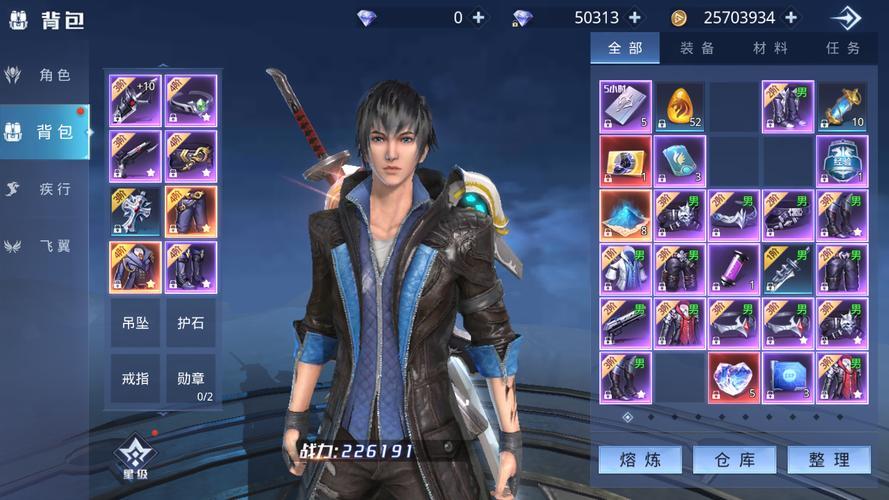
Task: Switch to the 材料 materials tab
Action: (770, 48)
